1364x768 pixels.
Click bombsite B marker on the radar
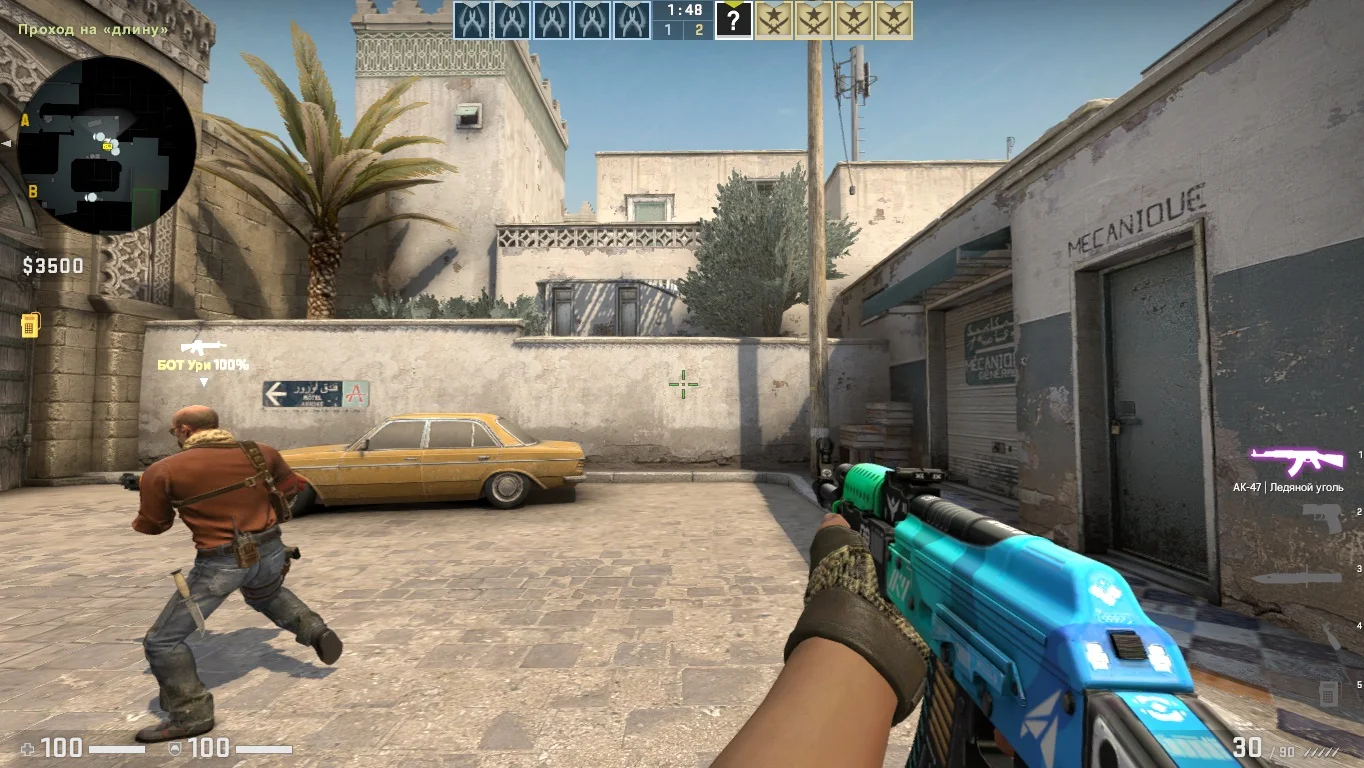(x=32, y=191)
